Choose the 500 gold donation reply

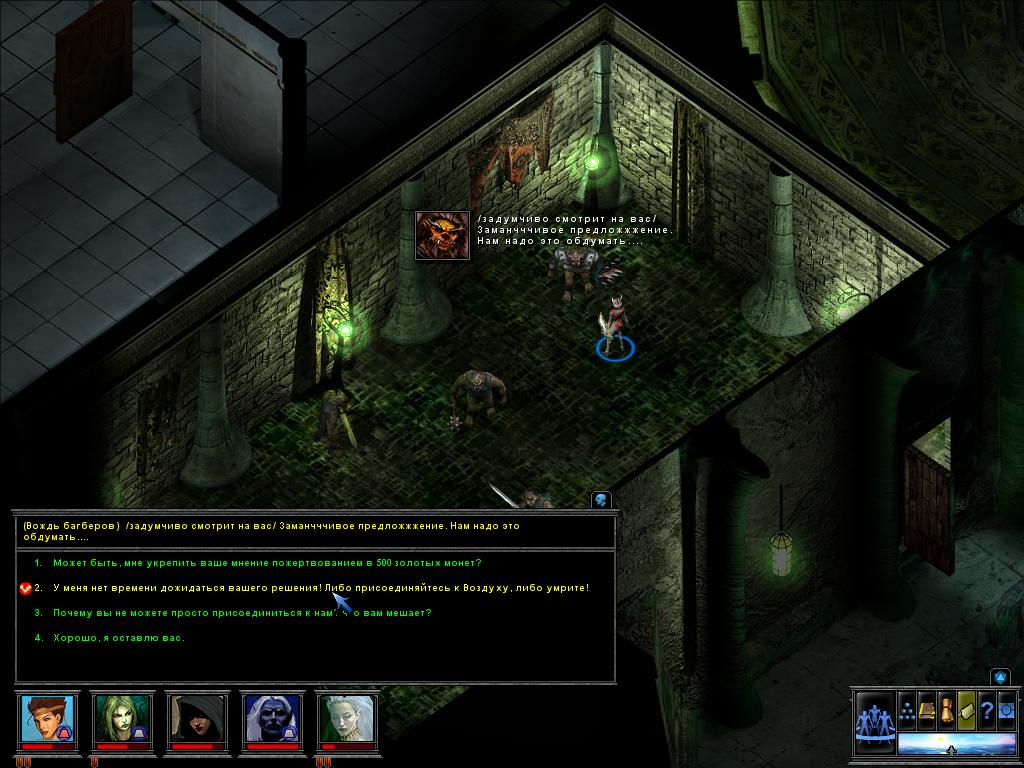coord(266,563)
